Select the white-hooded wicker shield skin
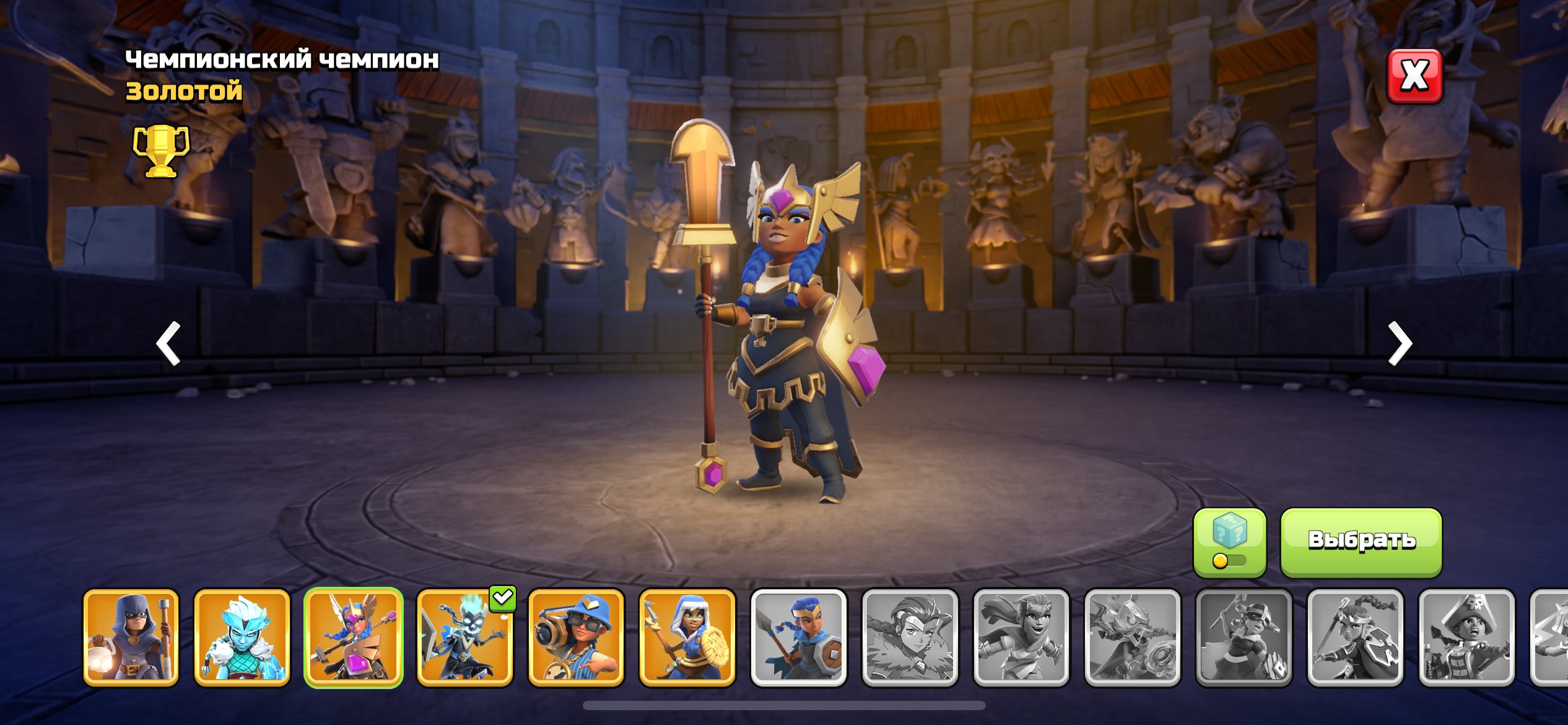The height and width of the screenshot is (725, 1568). [687, 638]
